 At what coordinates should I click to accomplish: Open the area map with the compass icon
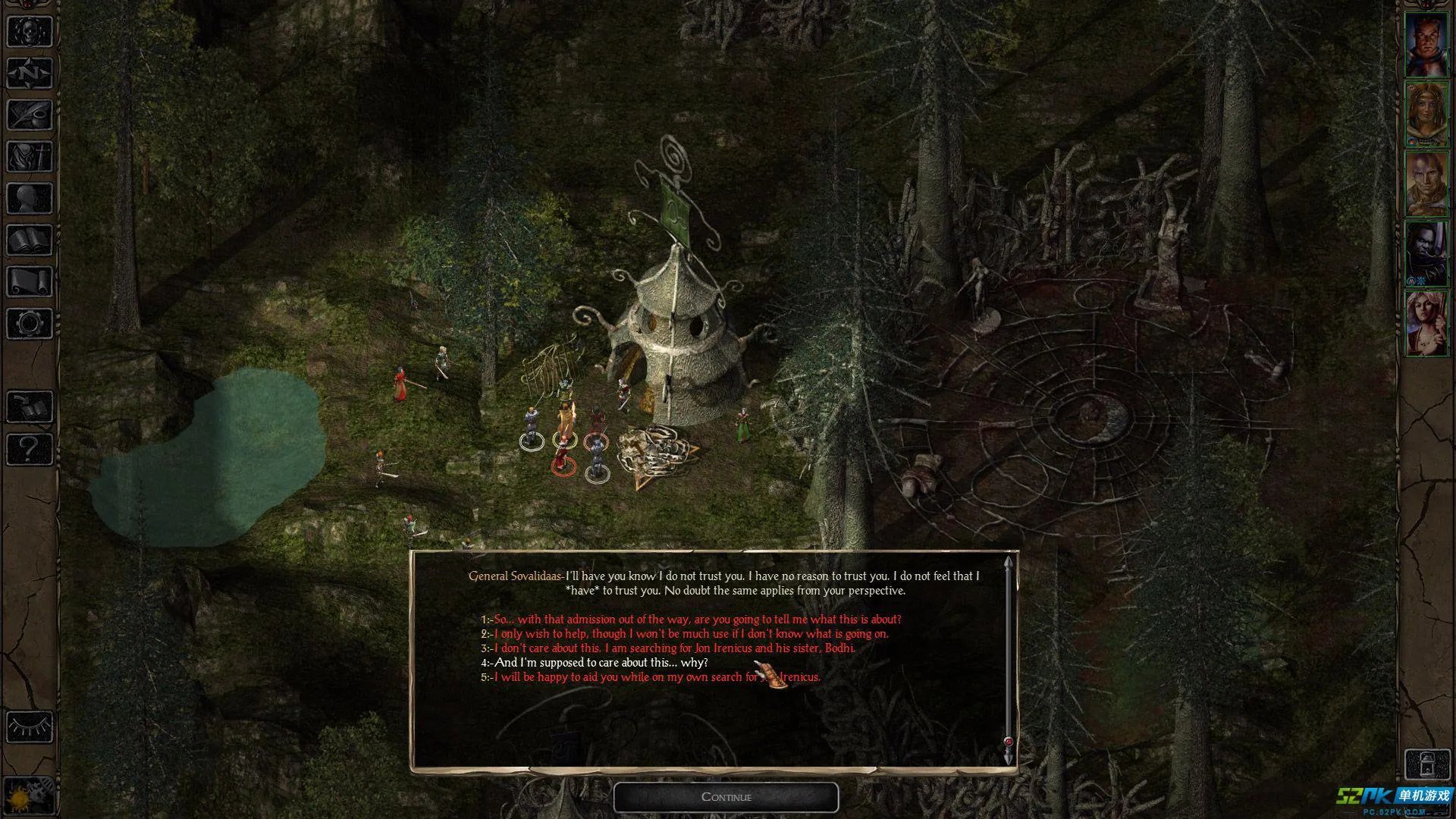30,74
